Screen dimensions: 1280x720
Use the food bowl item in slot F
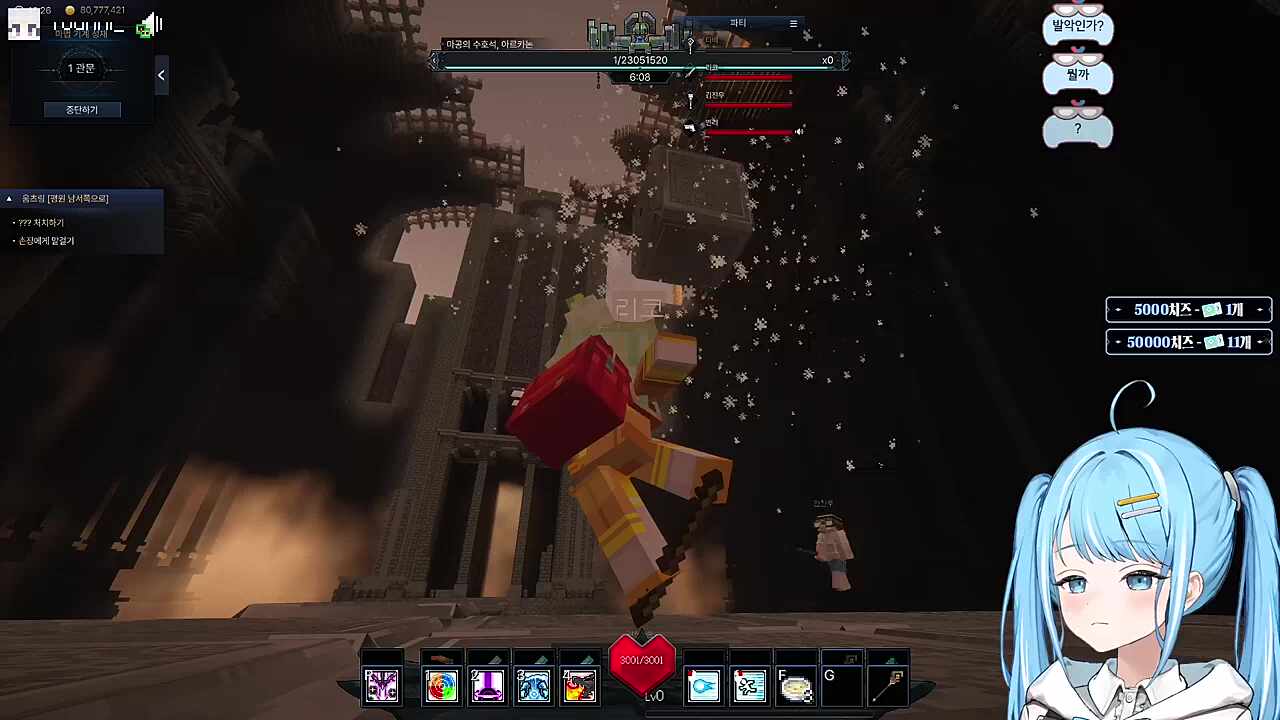[795, 687]
